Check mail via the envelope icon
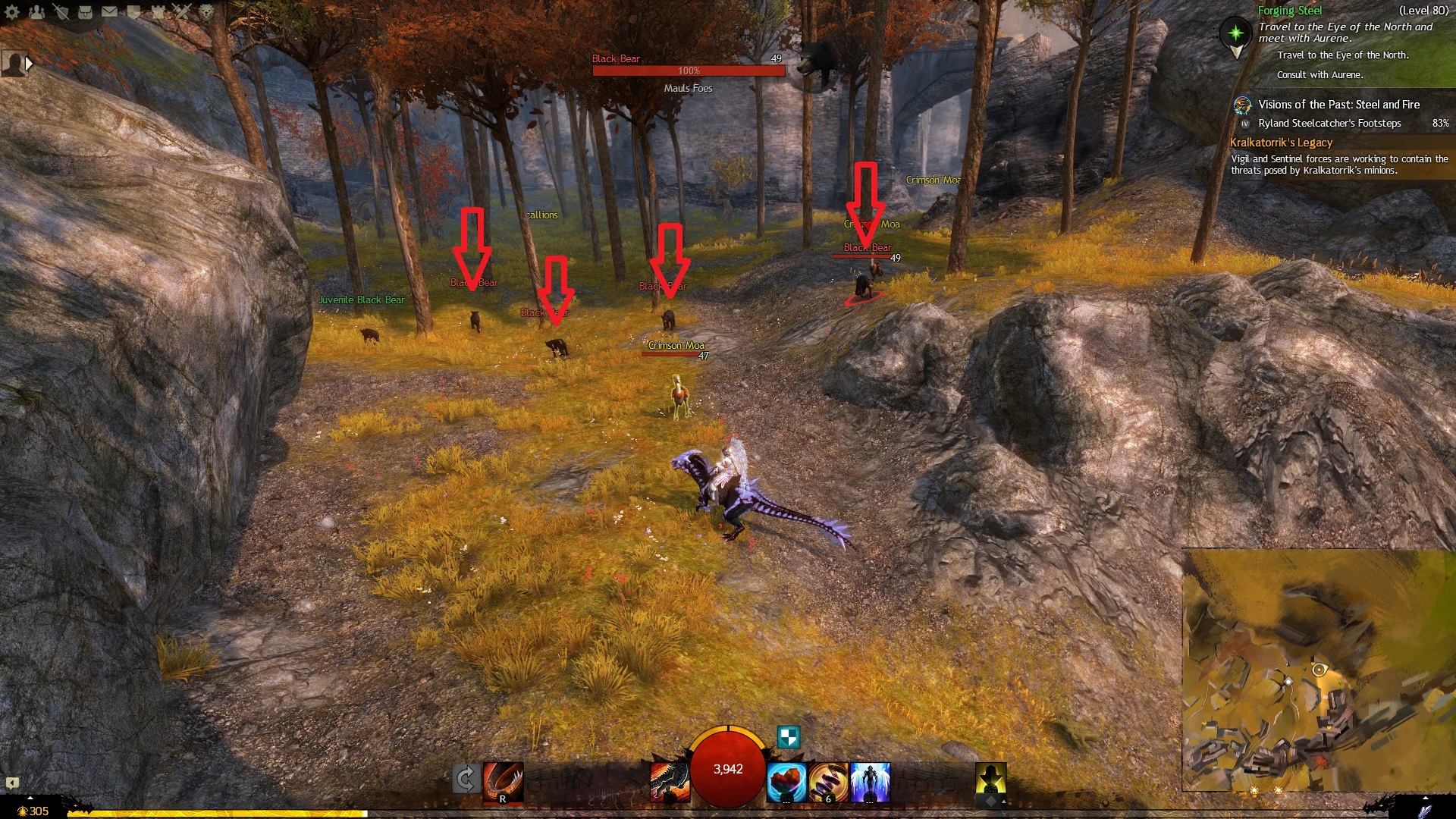Viewport: 1456px width, 819px height. tap(109, 11)
